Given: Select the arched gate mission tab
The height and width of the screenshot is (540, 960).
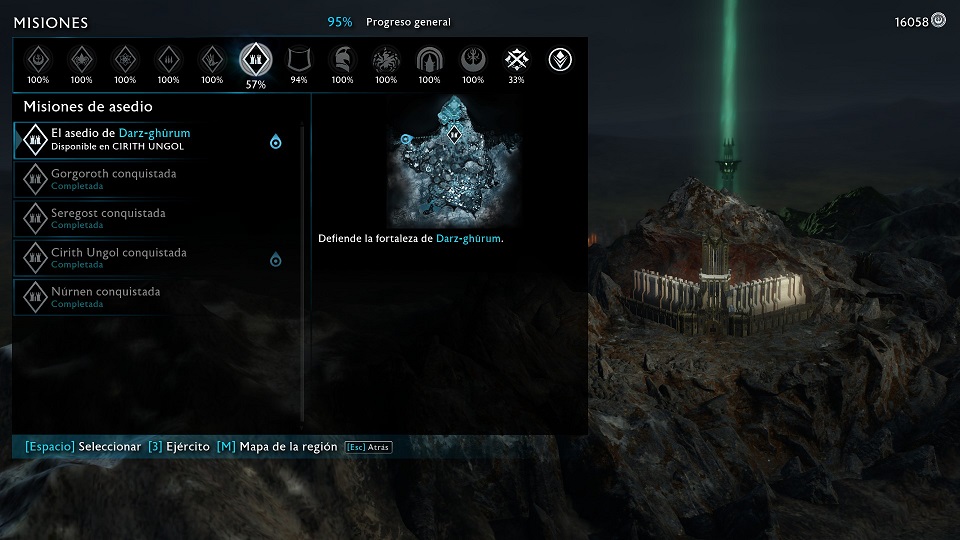Looking at the screenshot, I should click(x=429, y=60).
